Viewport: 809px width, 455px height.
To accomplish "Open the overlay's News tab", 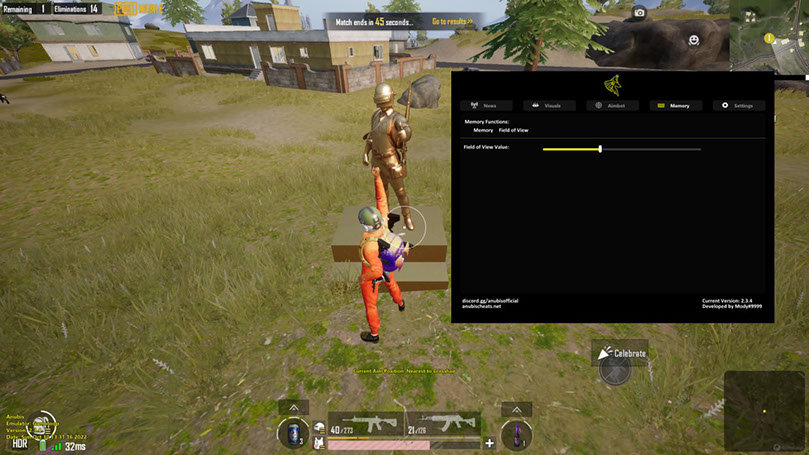I will (486, 105).
